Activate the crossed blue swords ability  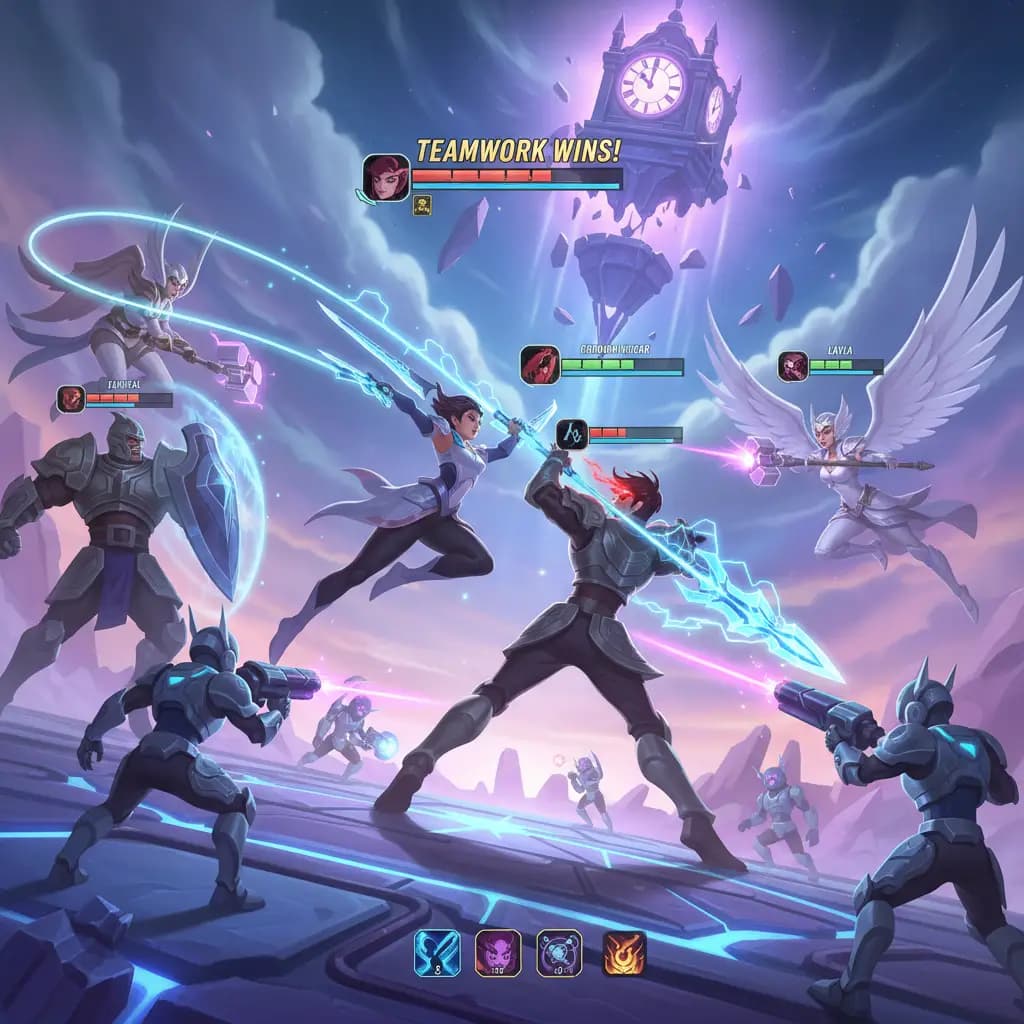coord(437,953)
